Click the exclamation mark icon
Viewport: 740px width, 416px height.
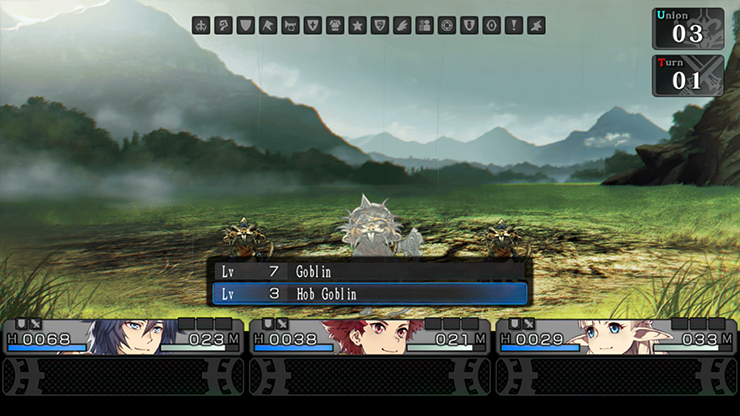tap(513, 26)
